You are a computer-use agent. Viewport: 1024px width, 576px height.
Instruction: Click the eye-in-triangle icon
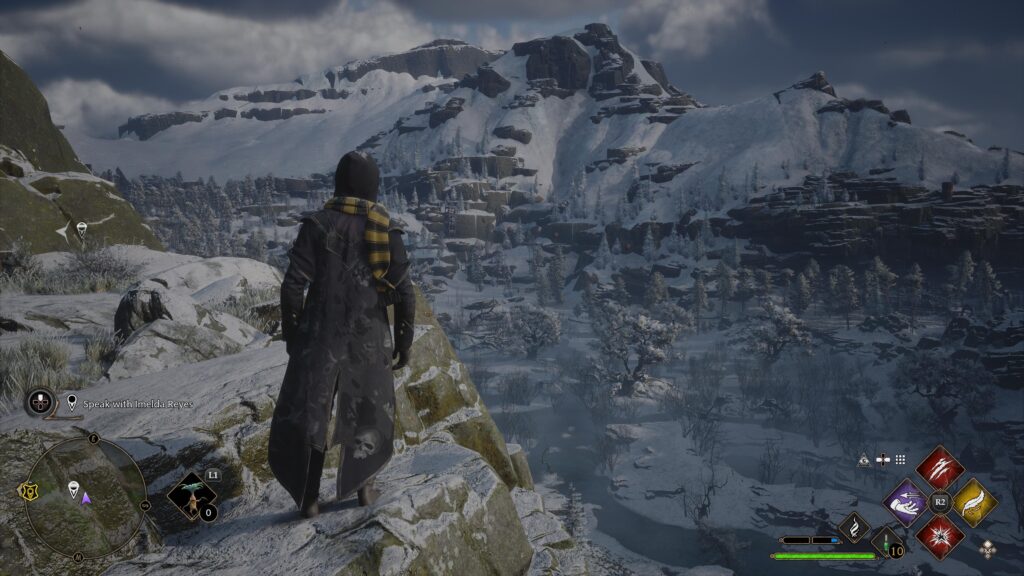tap(864, 460)
